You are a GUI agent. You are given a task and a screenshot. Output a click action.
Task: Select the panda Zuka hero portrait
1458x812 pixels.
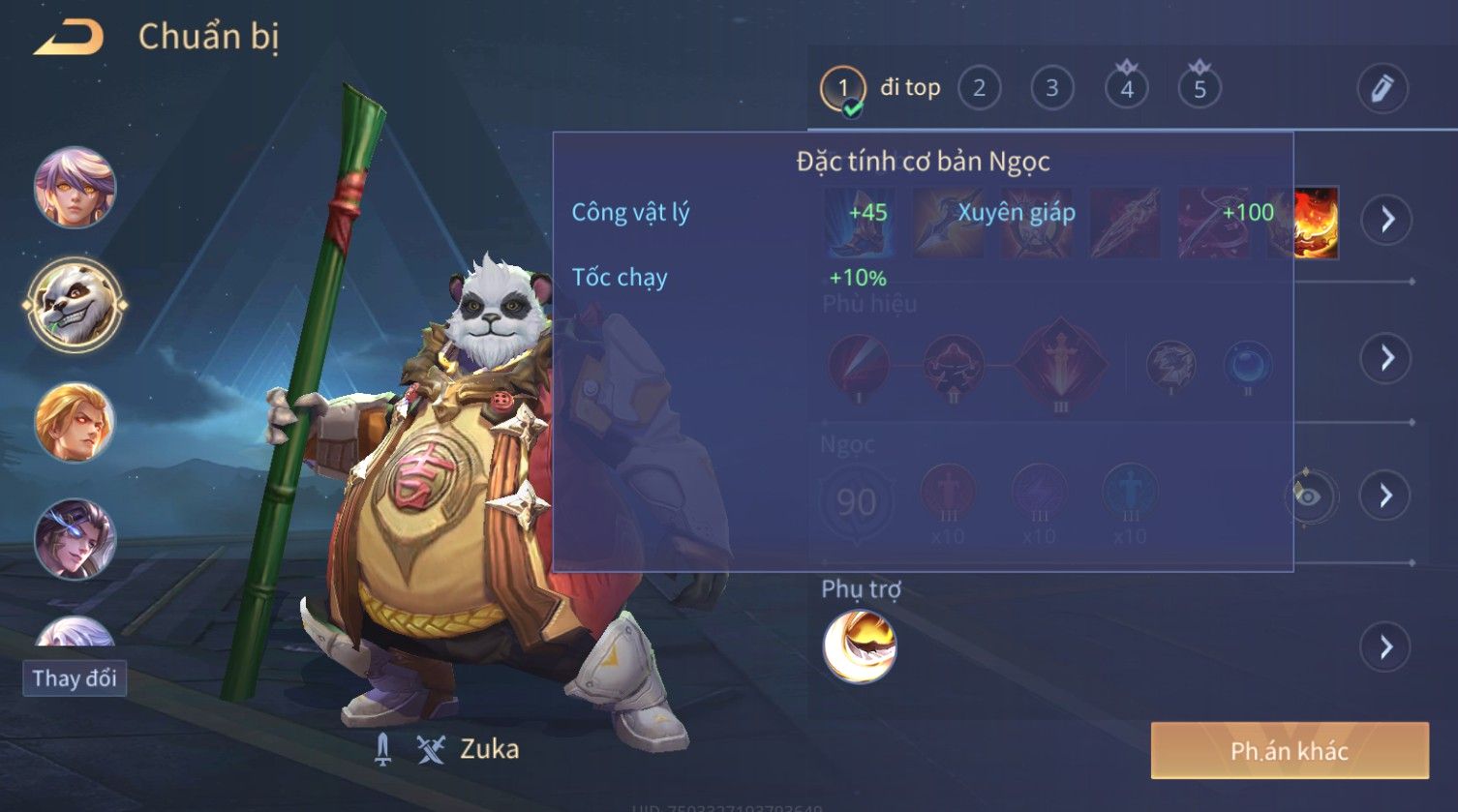pyautogui.click(x=75, y=305)
